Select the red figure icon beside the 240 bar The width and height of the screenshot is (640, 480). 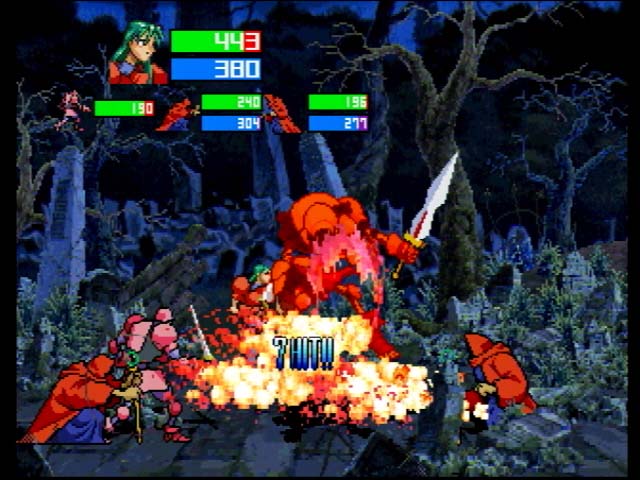point(179,114)
